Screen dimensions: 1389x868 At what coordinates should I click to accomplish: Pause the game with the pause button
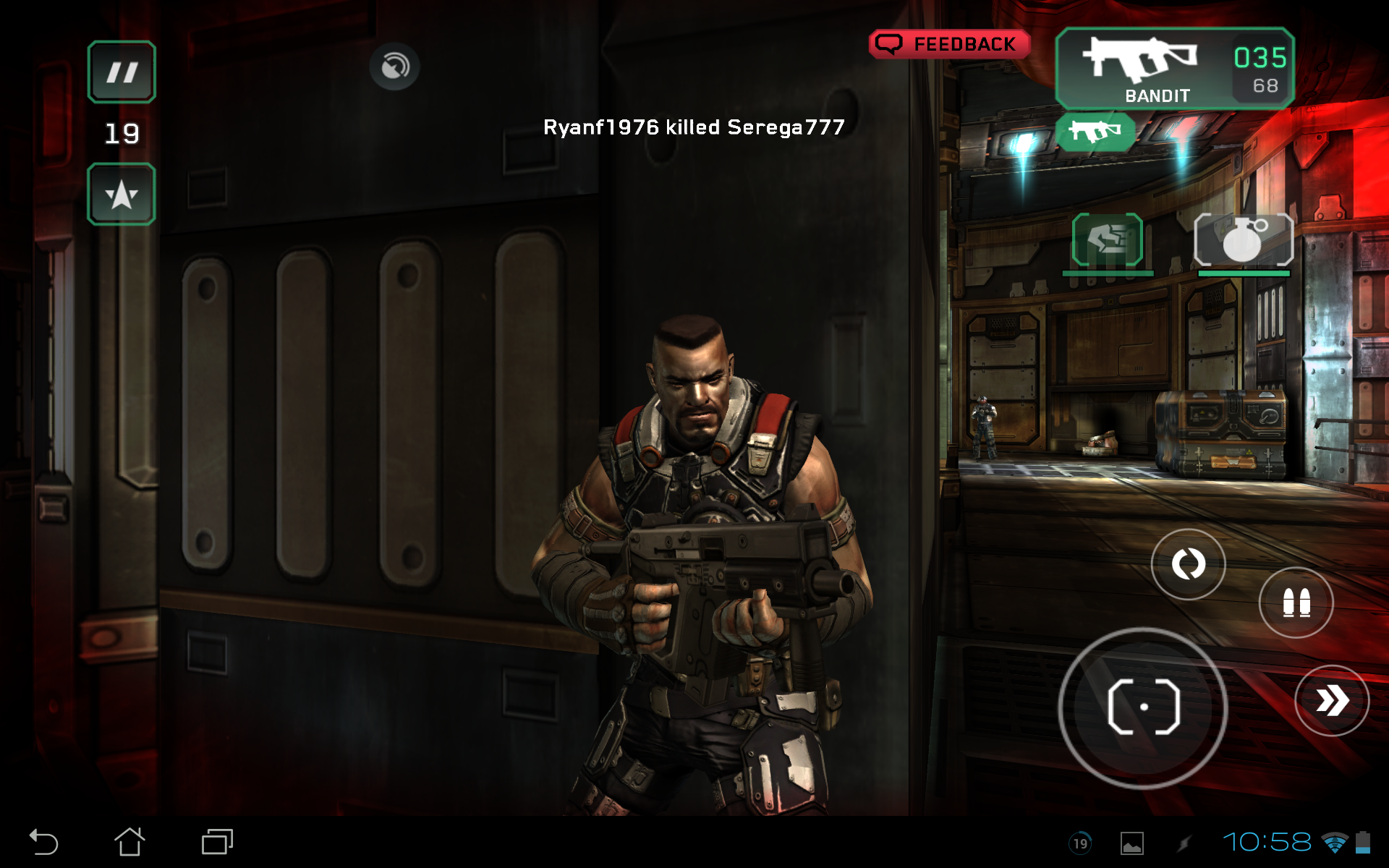click(122, 72)
